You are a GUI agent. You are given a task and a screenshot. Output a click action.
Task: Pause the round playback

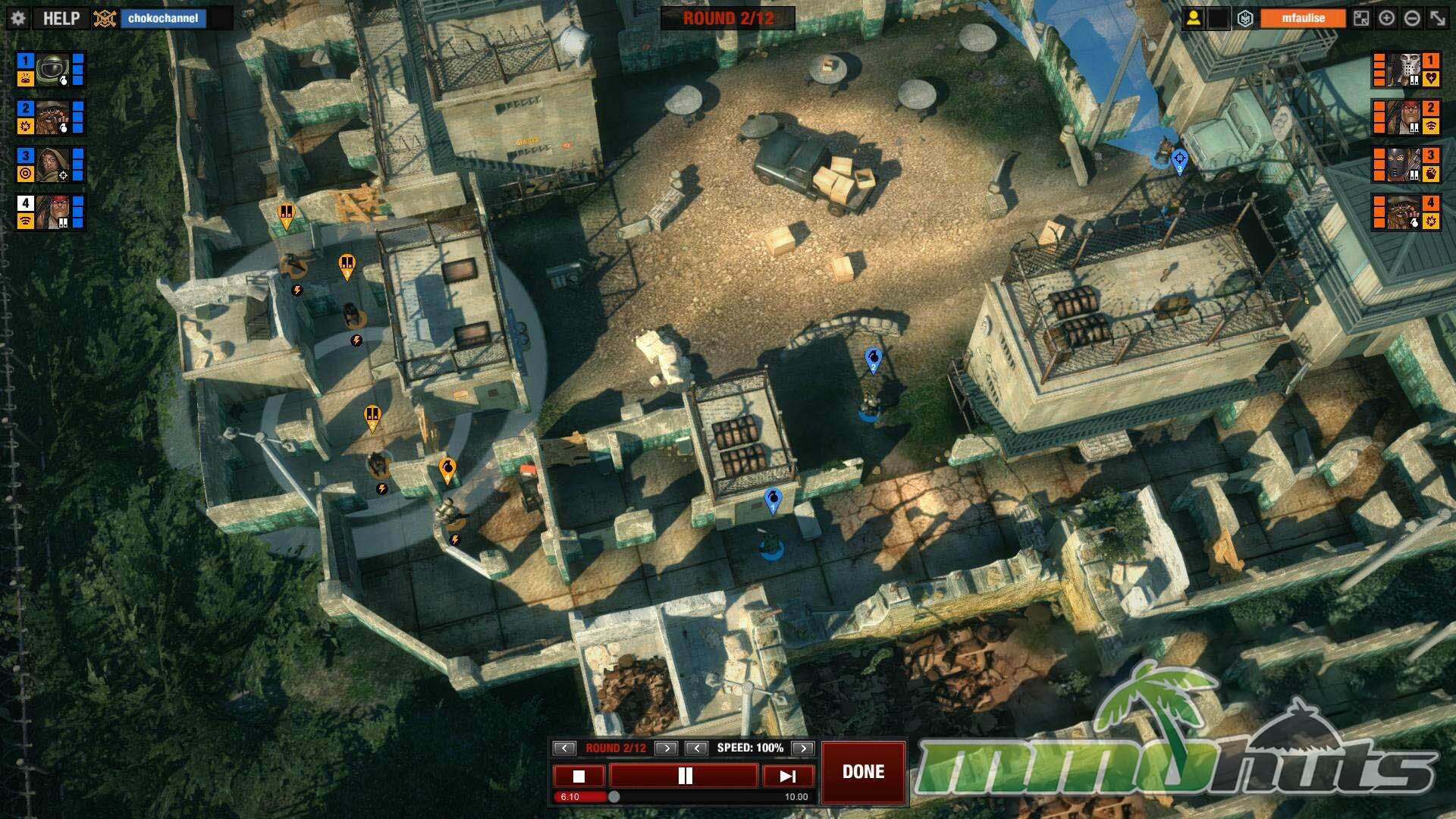click(x=684, y=776)
